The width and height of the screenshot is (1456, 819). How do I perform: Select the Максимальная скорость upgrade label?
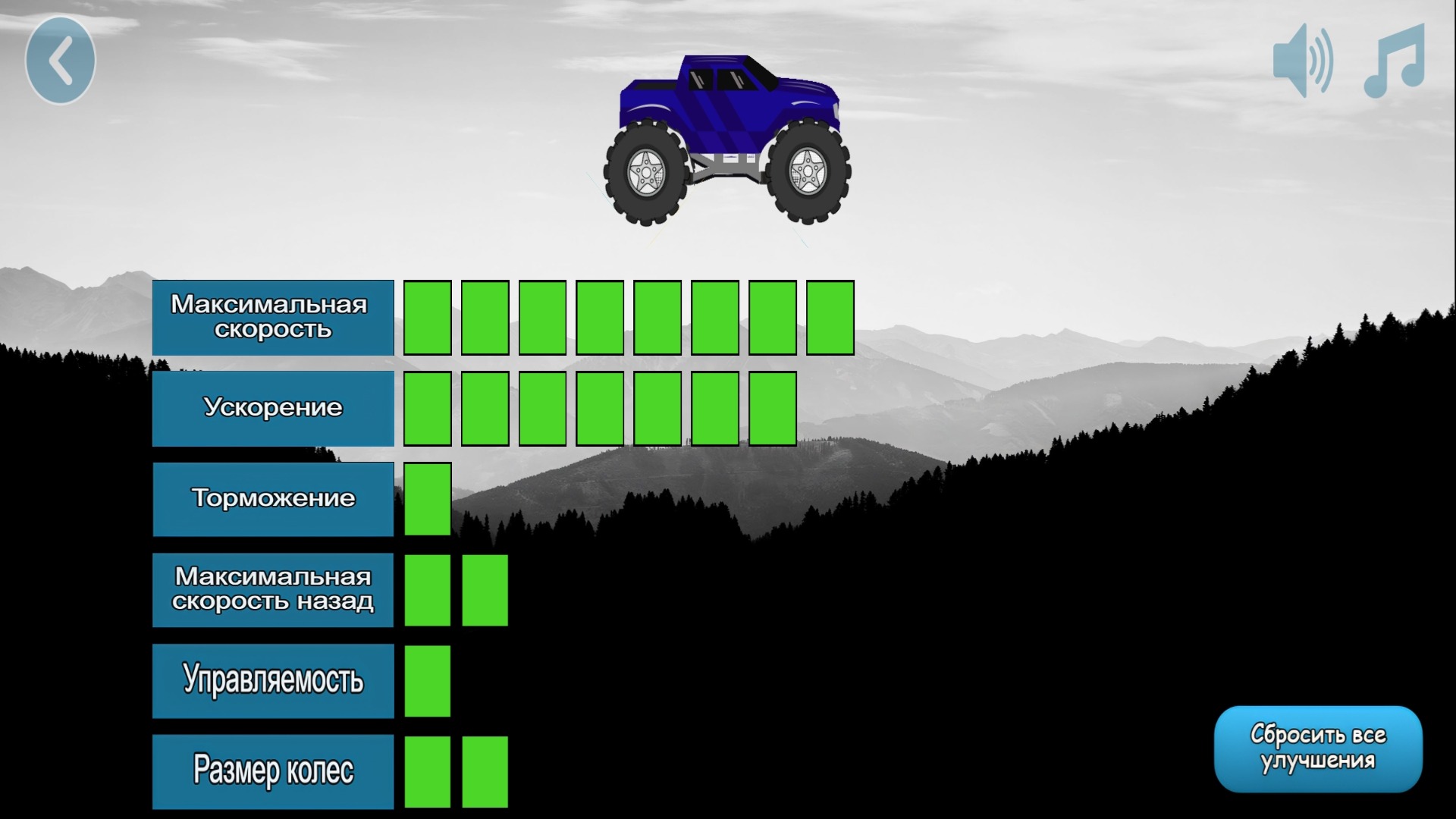point(271,316)
